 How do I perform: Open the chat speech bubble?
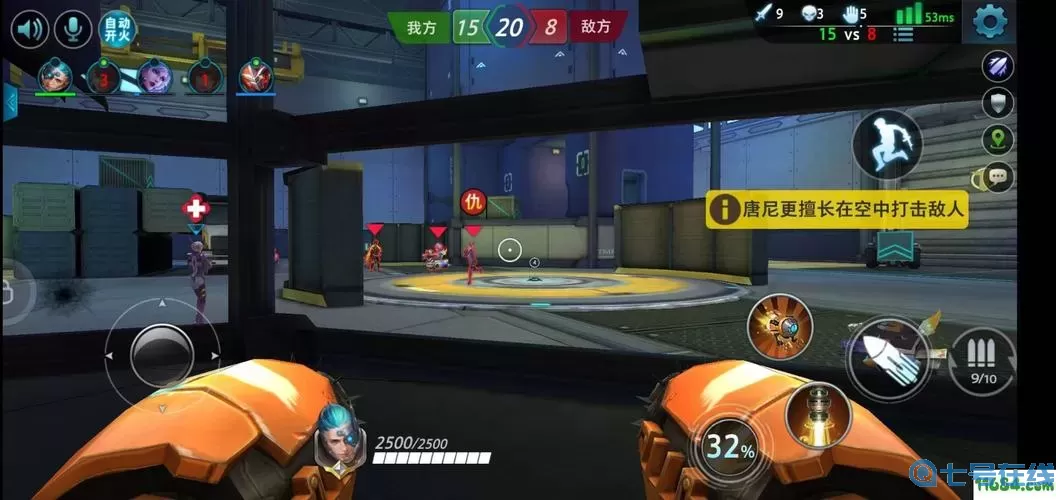click(x=998, y=177)
